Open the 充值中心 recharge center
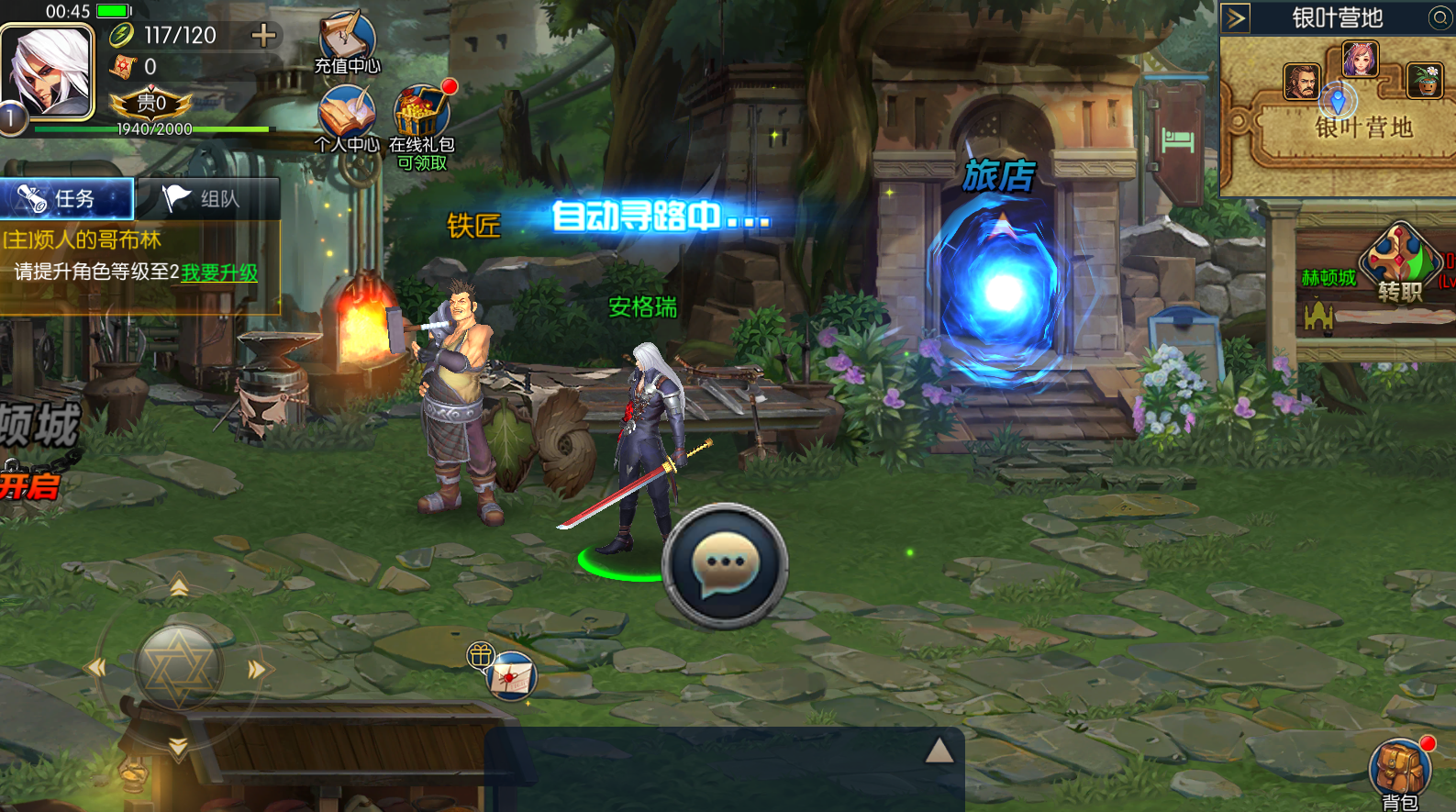 [347, 43]
